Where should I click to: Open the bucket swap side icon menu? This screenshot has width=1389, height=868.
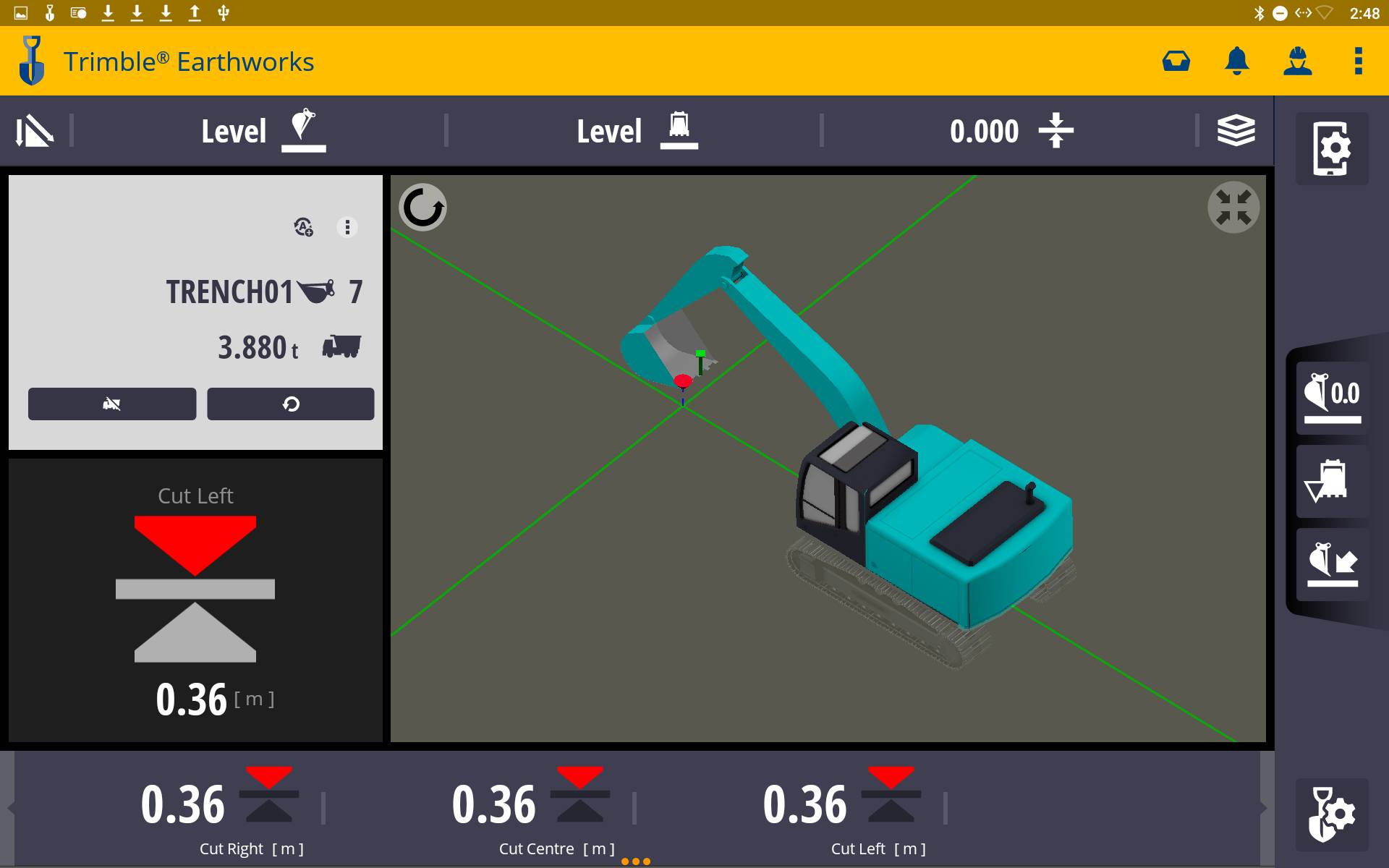(x=1333, y=566)
